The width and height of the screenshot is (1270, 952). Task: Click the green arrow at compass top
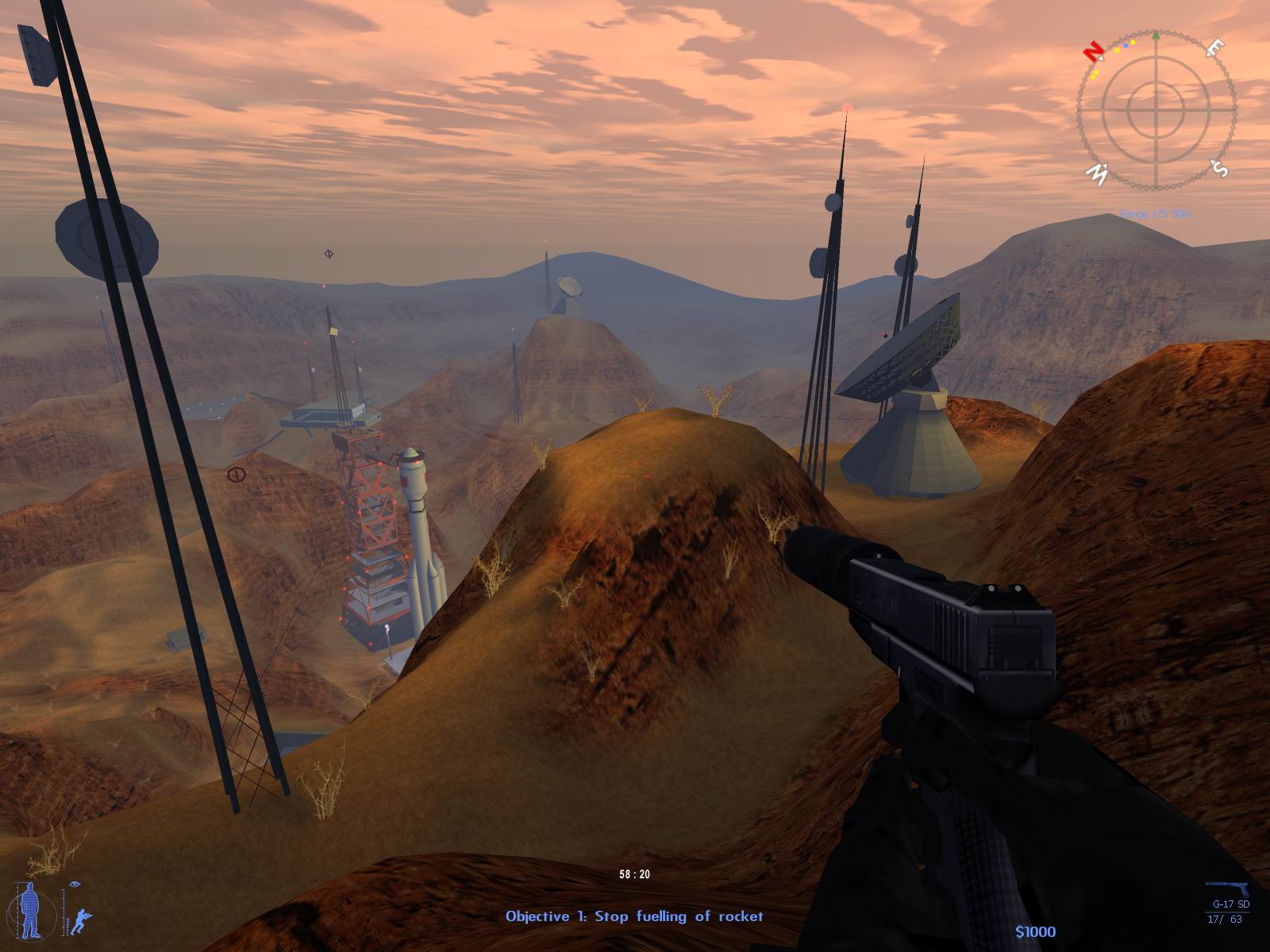click(1157, 34)
